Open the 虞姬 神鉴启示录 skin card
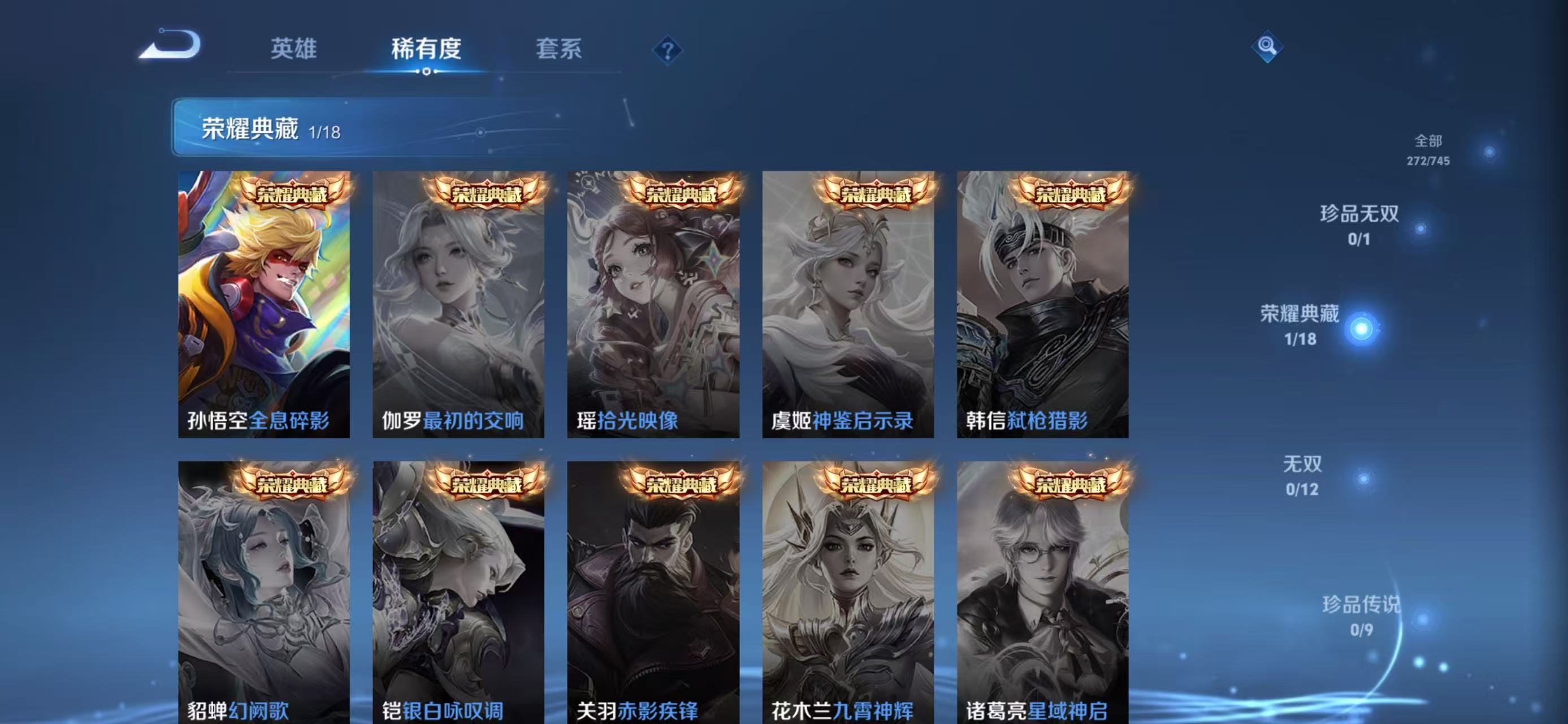The width and height of the screenshot is (1568, 724). pos(848,304)
